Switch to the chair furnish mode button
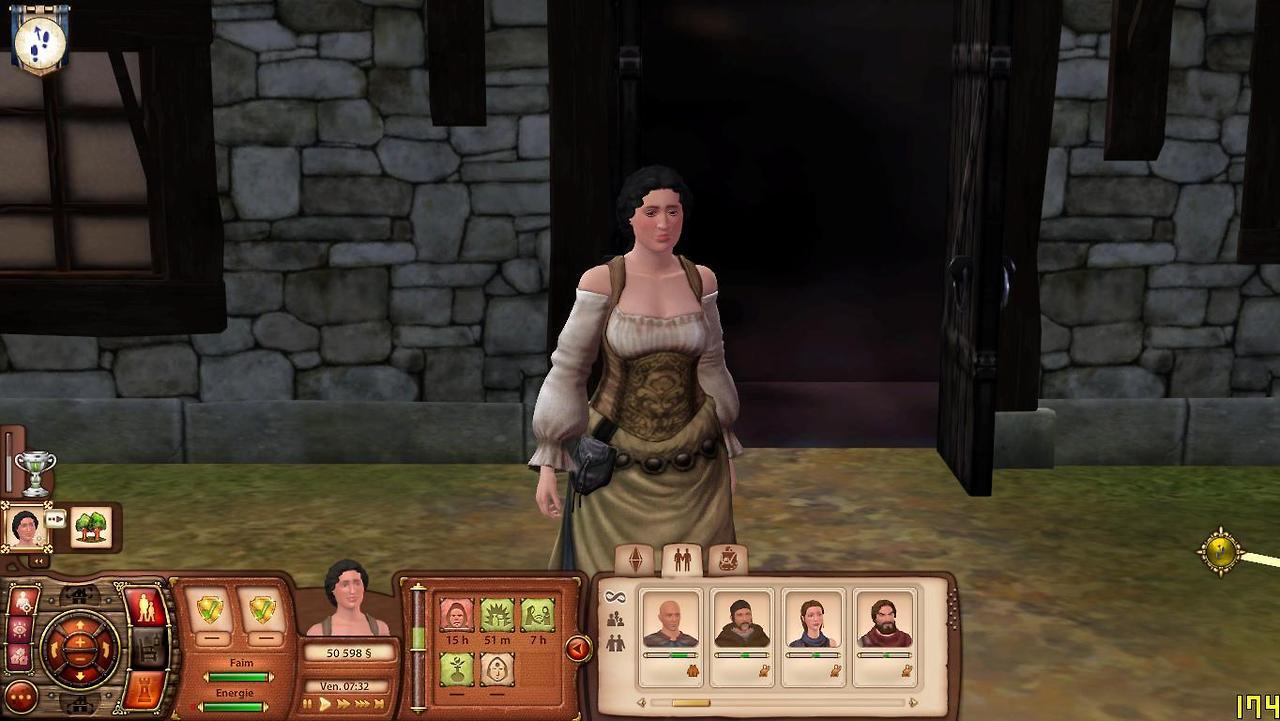The image size is (1280, 721). pos(147,650)
